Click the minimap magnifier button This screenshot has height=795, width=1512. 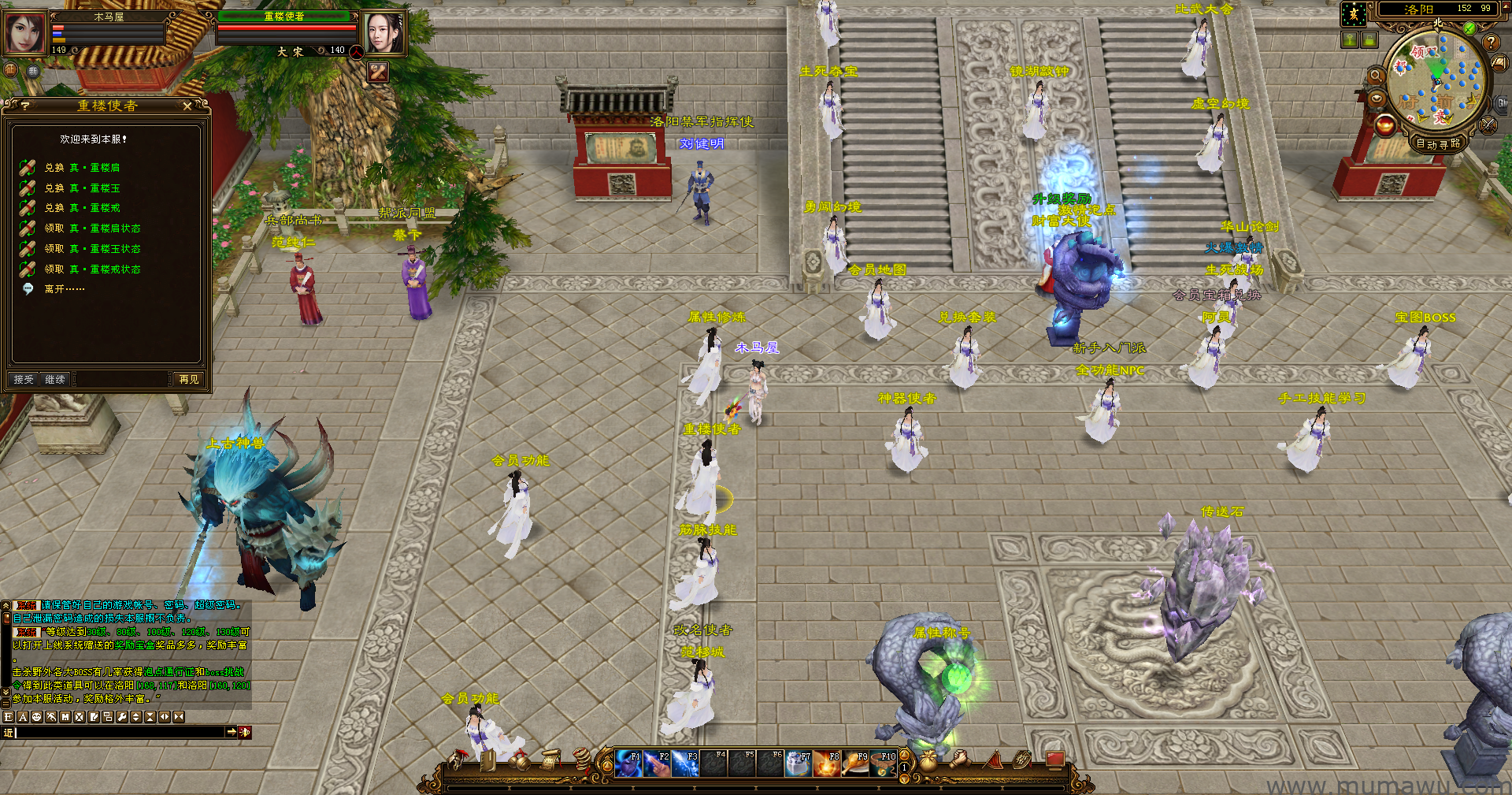point(1376,76)
